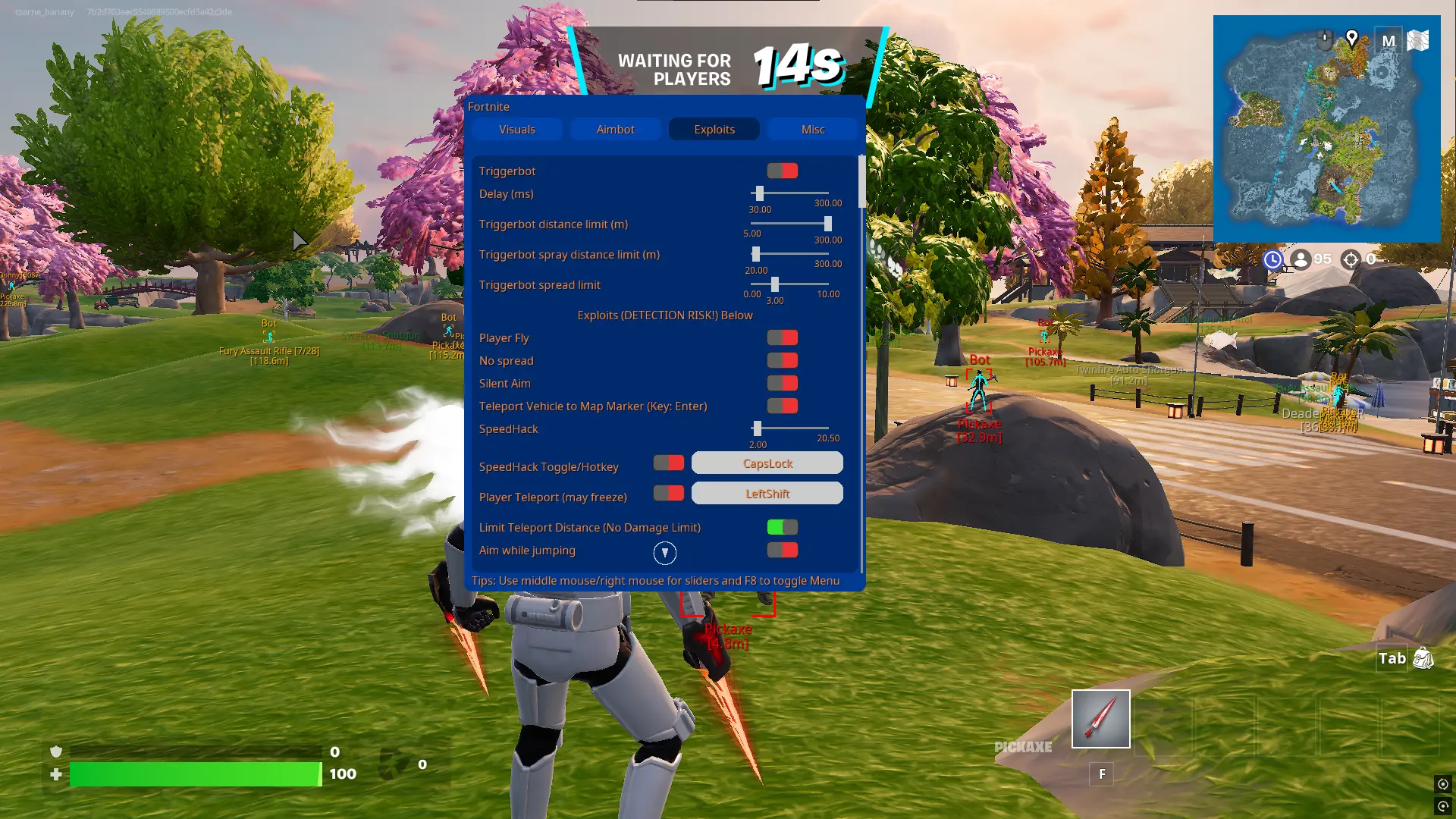Screen dimensions: 1456x819
Task: Click the Delay (ms) slider handle
Action: [759, 194]
